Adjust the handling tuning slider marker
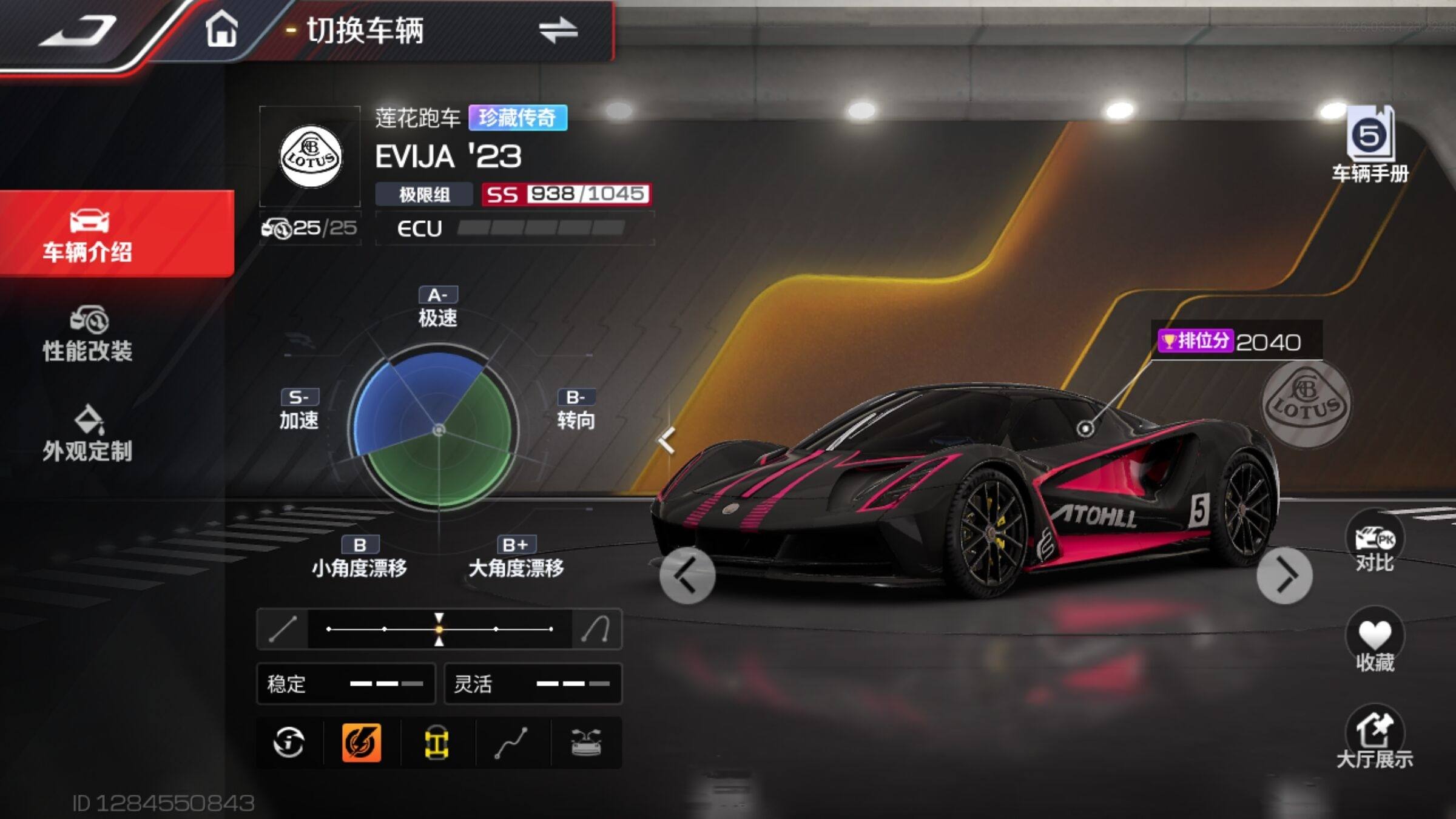The image size is (1456, 819). (x=439, y=629)
